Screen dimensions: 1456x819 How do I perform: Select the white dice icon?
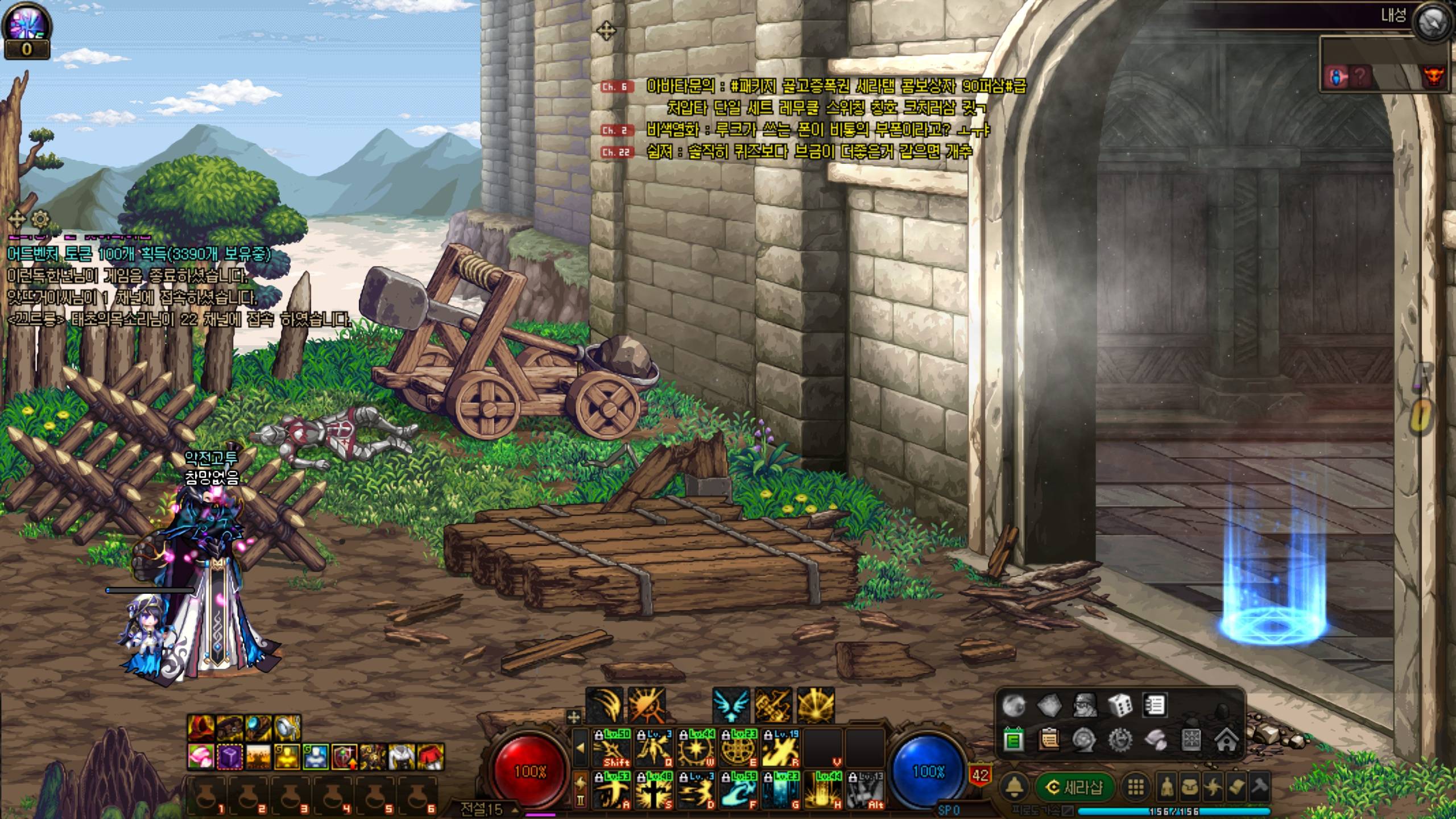pyautogui.click(x=1119, y=706)
